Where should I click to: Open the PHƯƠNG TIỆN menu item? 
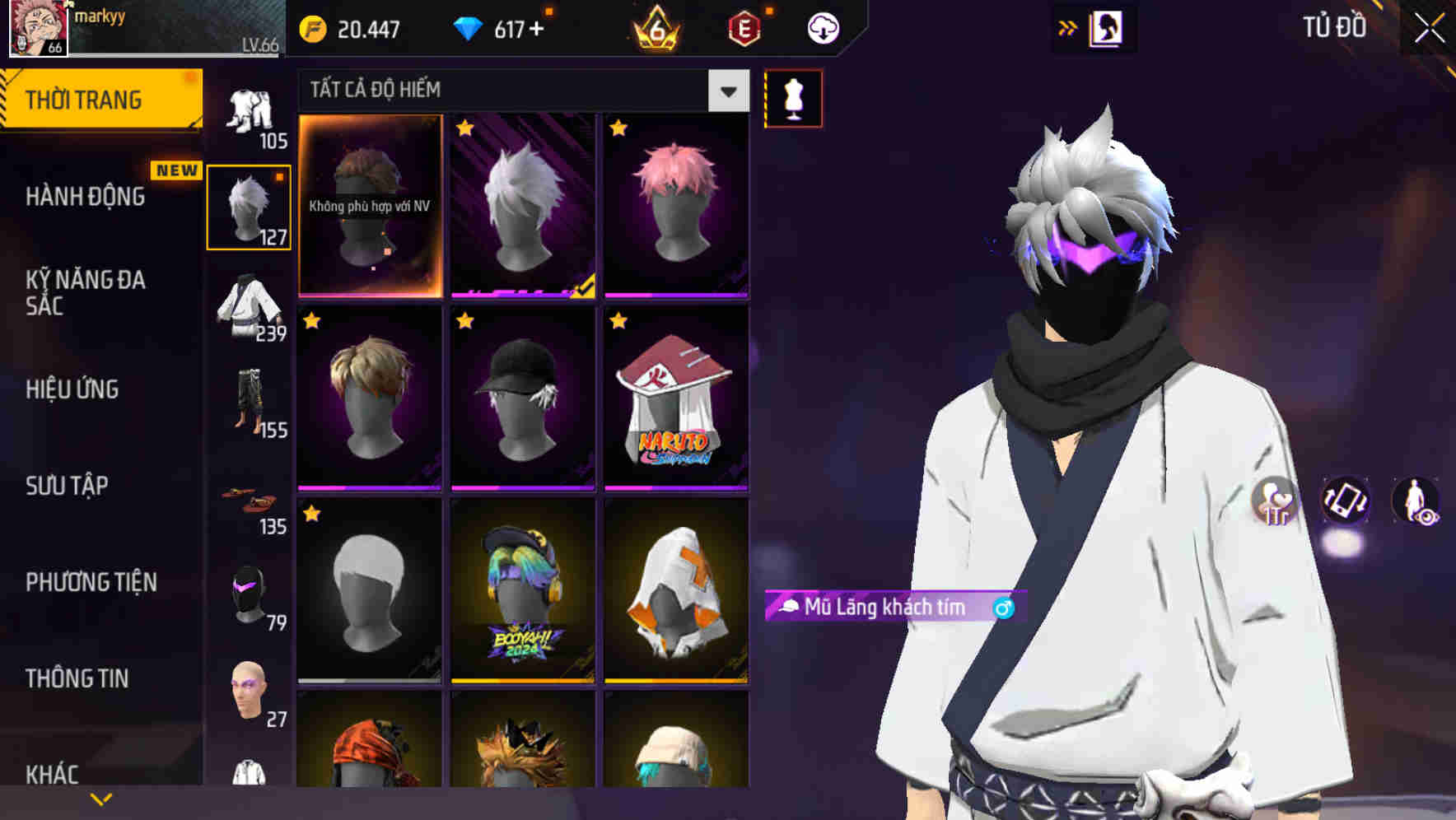[x=91, y=580]
